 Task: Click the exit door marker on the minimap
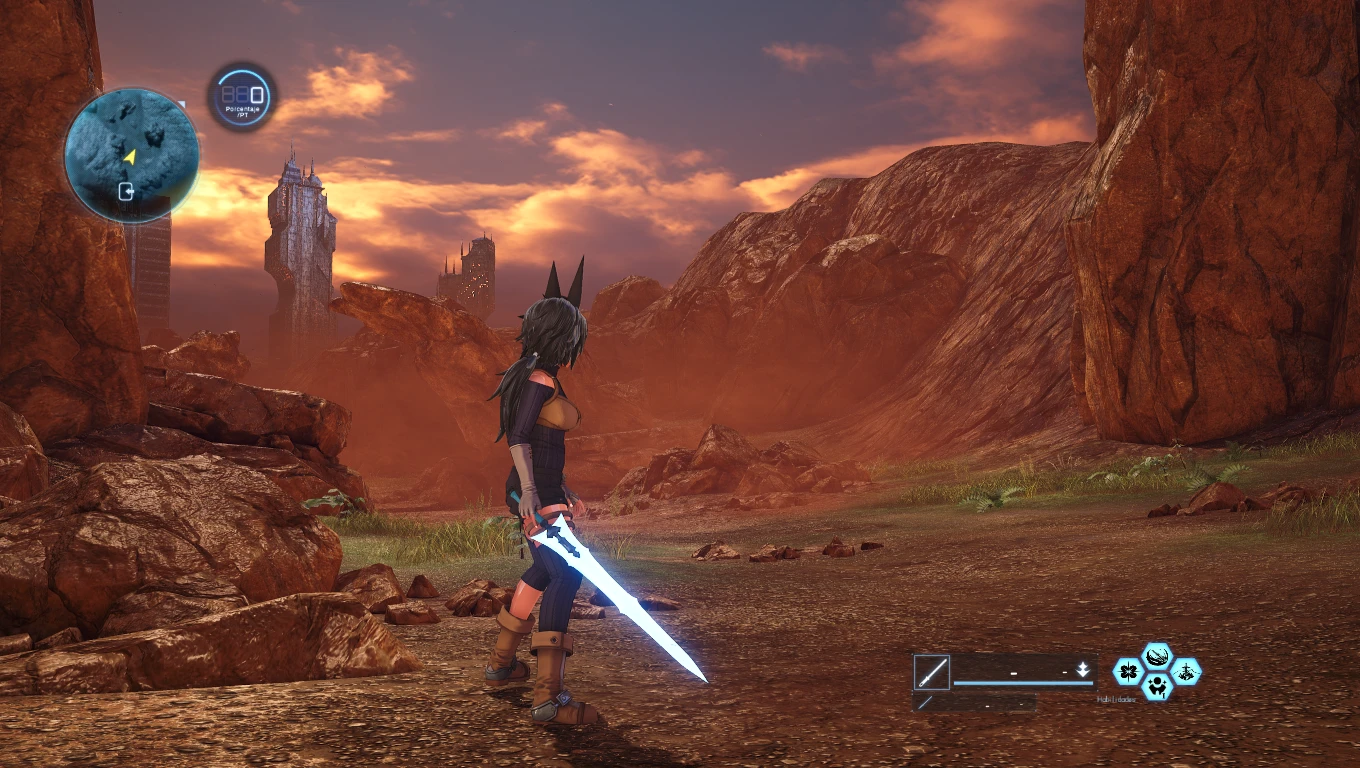128,191
